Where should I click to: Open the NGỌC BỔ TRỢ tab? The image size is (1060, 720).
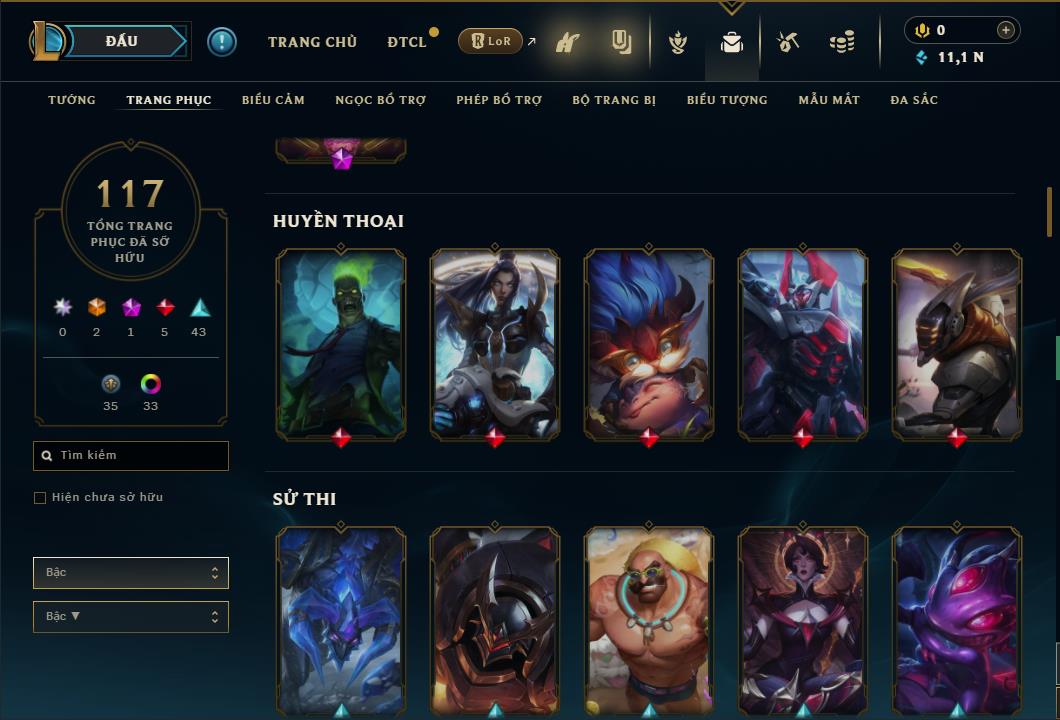pyautogui.click(x=380, y=100)
